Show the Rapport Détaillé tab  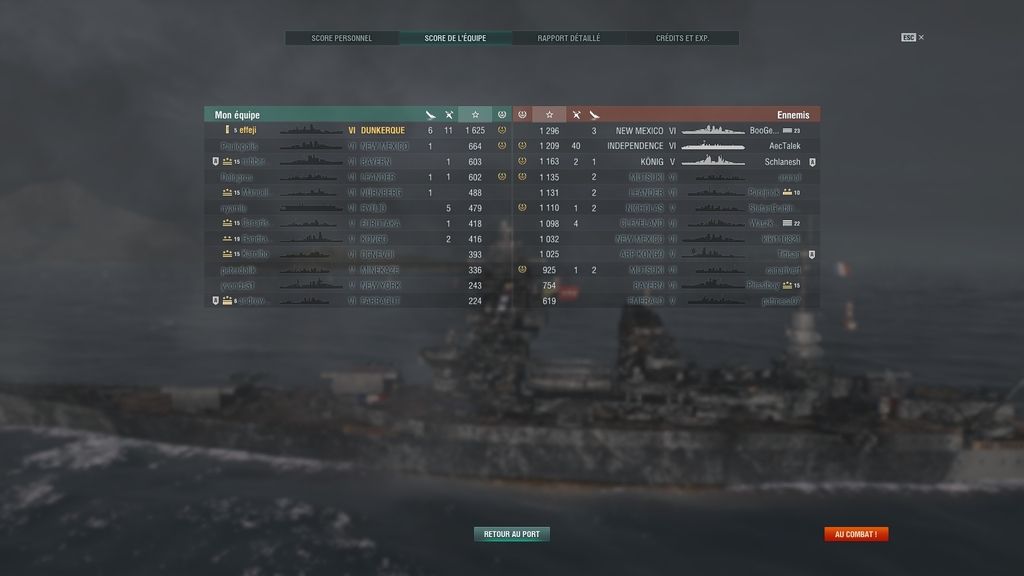(x=569, y=38)
